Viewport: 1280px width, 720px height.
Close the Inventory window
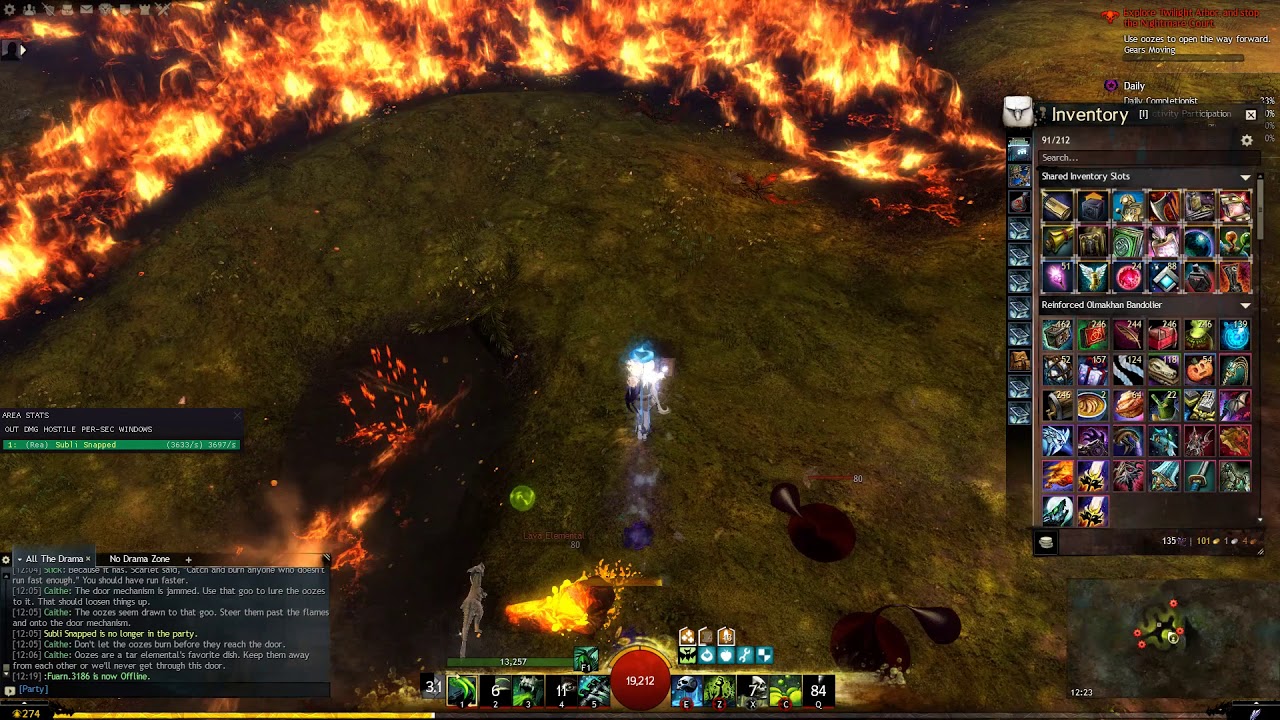click(1250, 115)
